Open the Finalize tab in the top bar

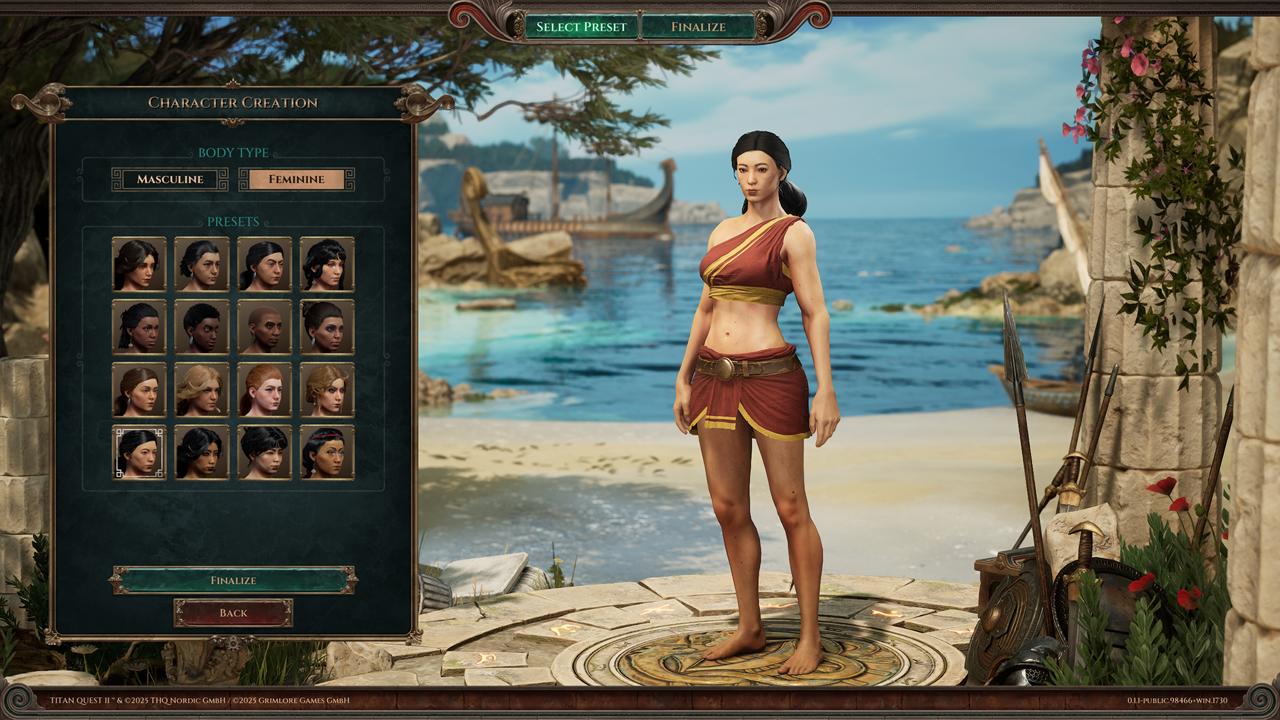(x=698, y=27)
